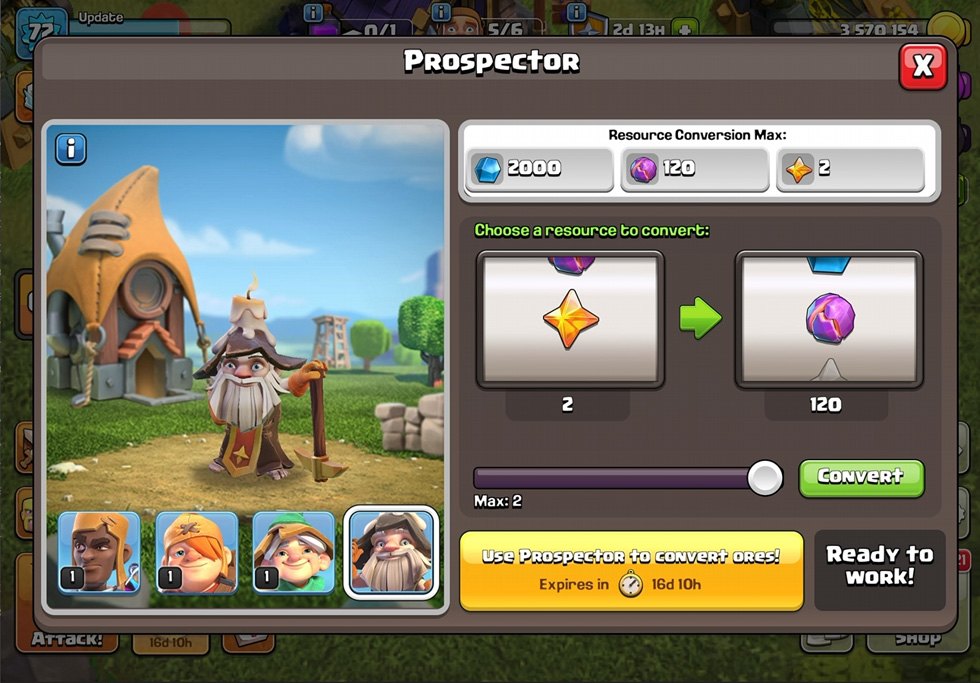Select the Glowy Ore target resource tile
The height and width of the screenshot is (683, 980).
pos(828,320)
